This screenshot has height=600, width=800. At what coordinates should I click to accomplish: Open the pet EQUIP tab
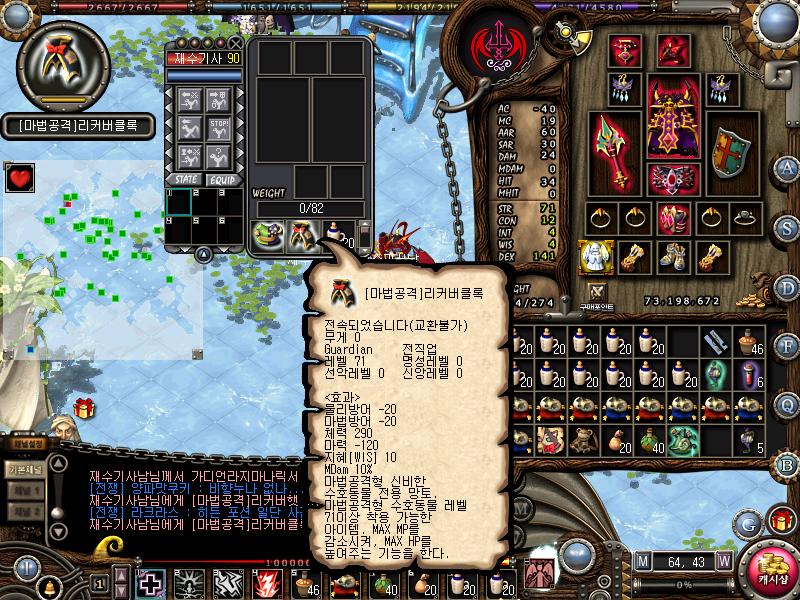(x=222, y=179)
